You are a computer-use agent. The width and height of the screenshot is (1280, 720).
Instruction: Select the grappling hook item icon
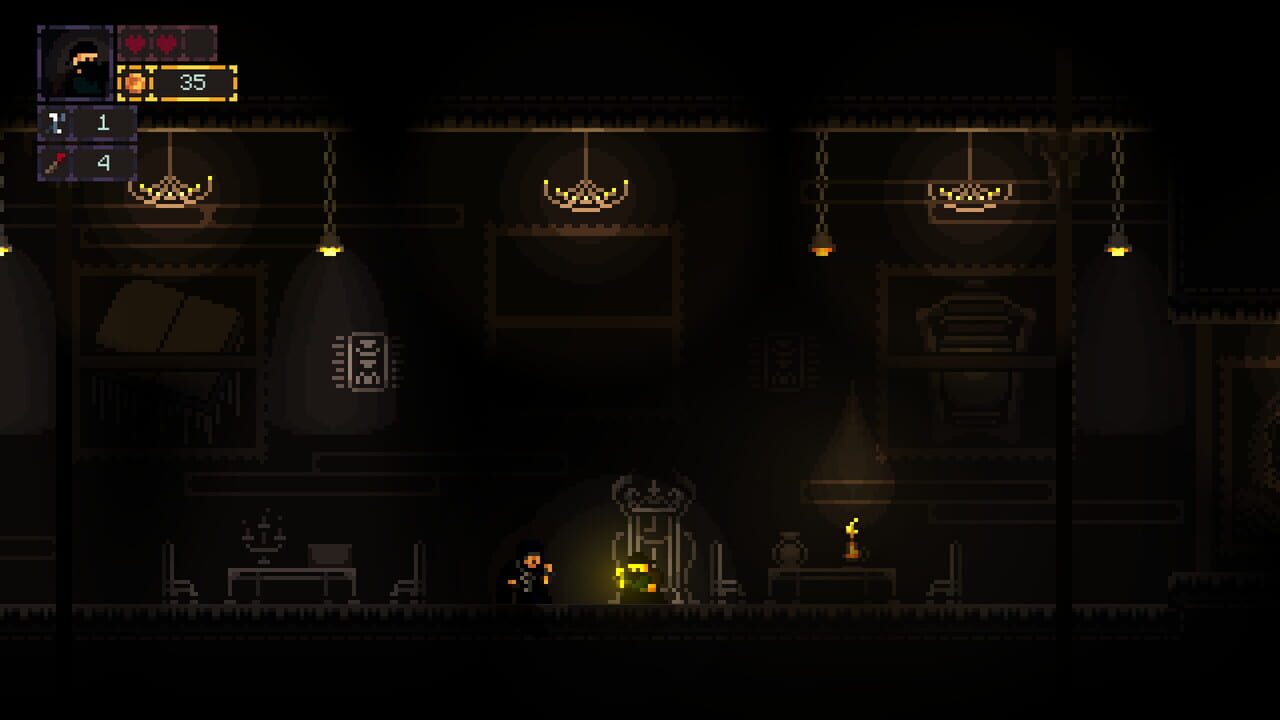[57, 122]
